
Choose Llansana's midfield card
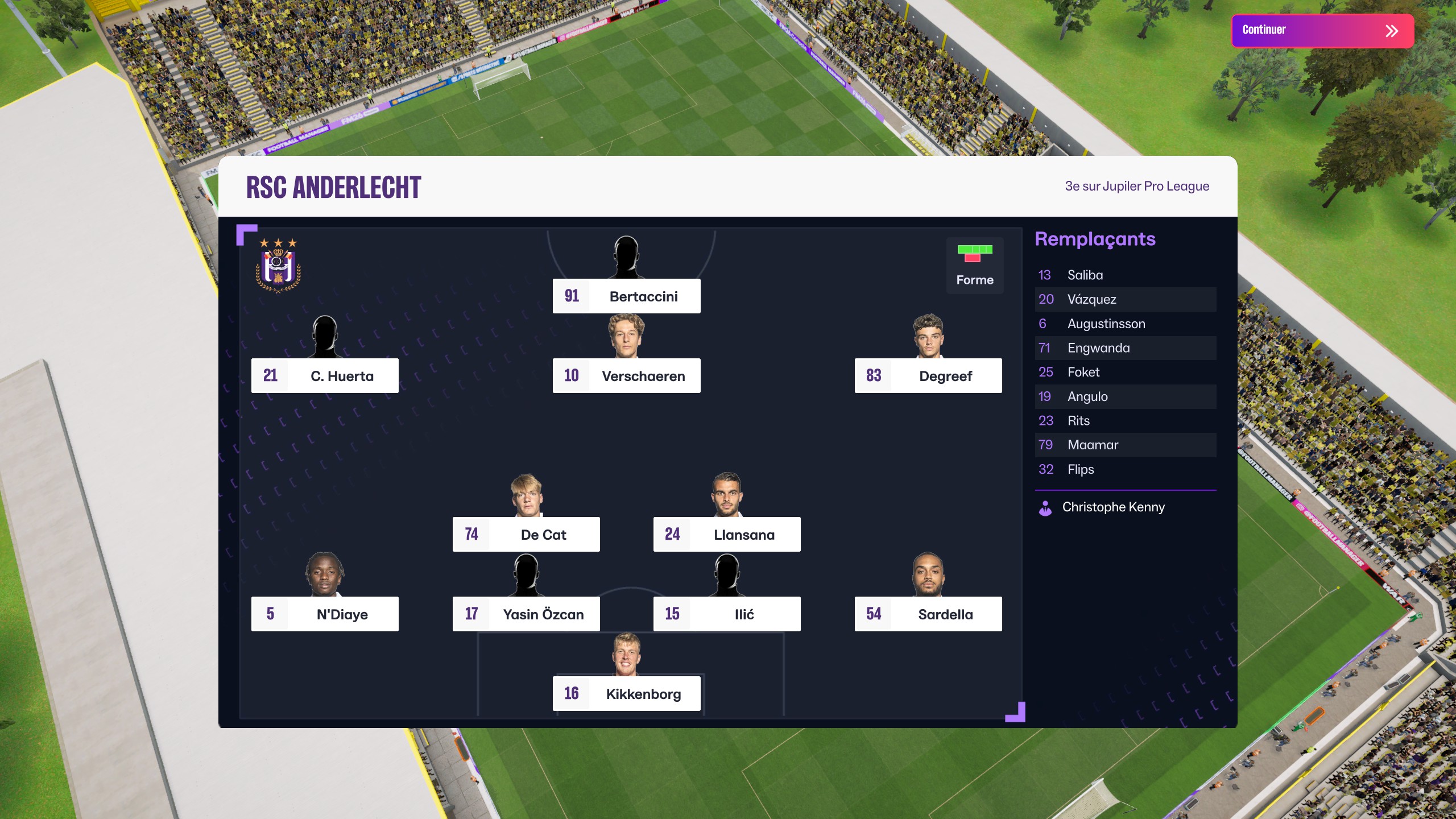[727, 534]
